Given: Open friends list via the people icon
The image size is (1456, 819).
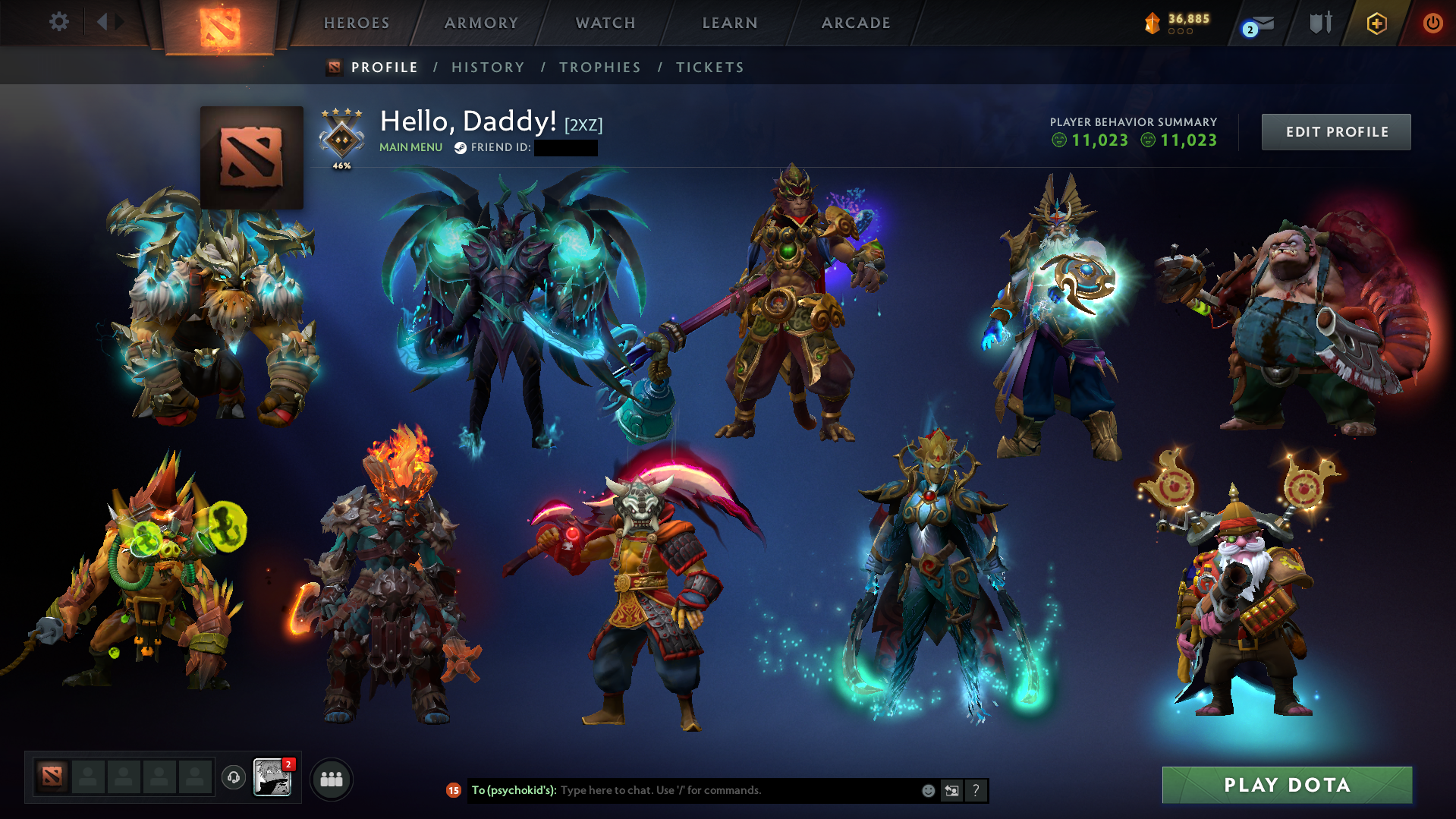Looking at the screenshot, I should point(331,778).
